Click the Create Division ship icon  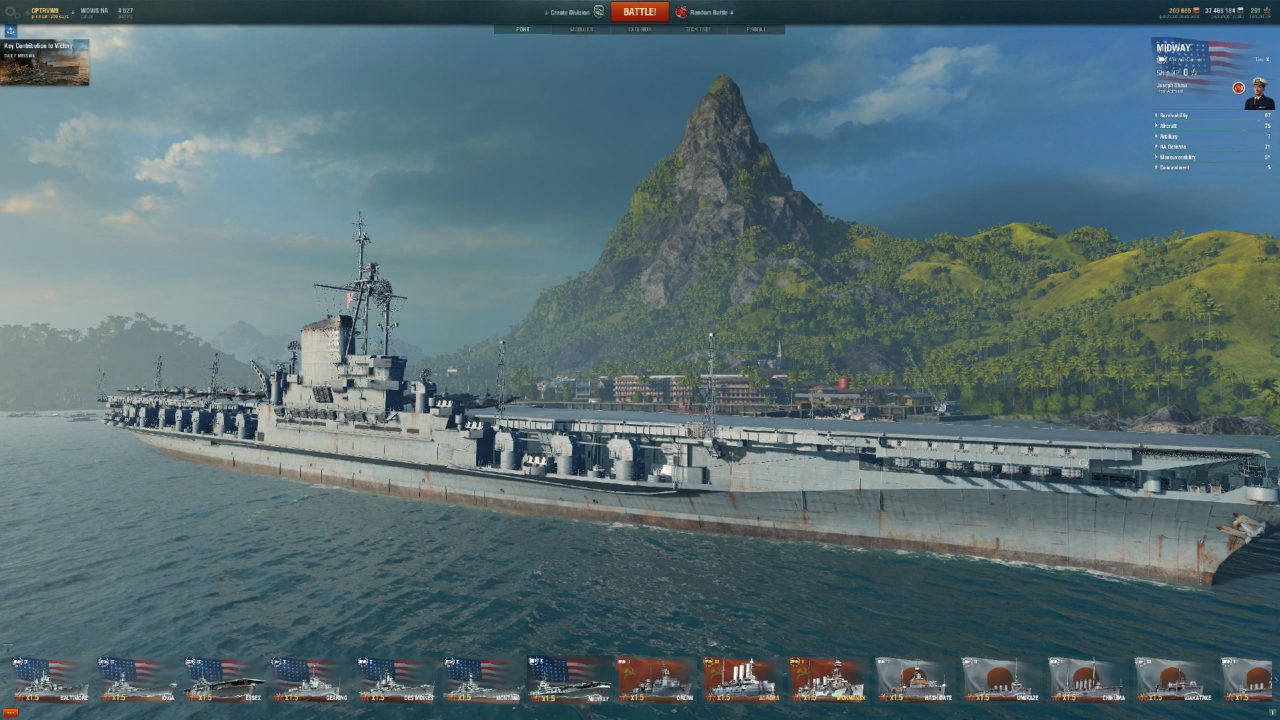click(598, 9)
